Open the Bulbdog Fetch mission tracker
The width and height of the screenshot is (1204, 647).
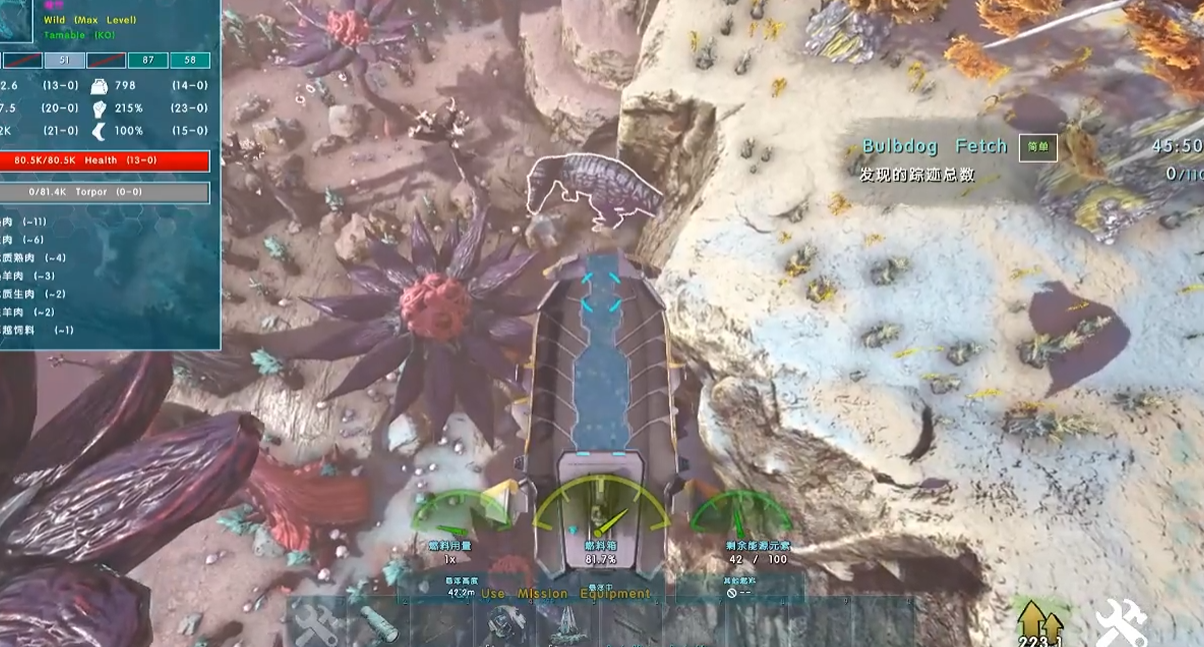point(934,147)
